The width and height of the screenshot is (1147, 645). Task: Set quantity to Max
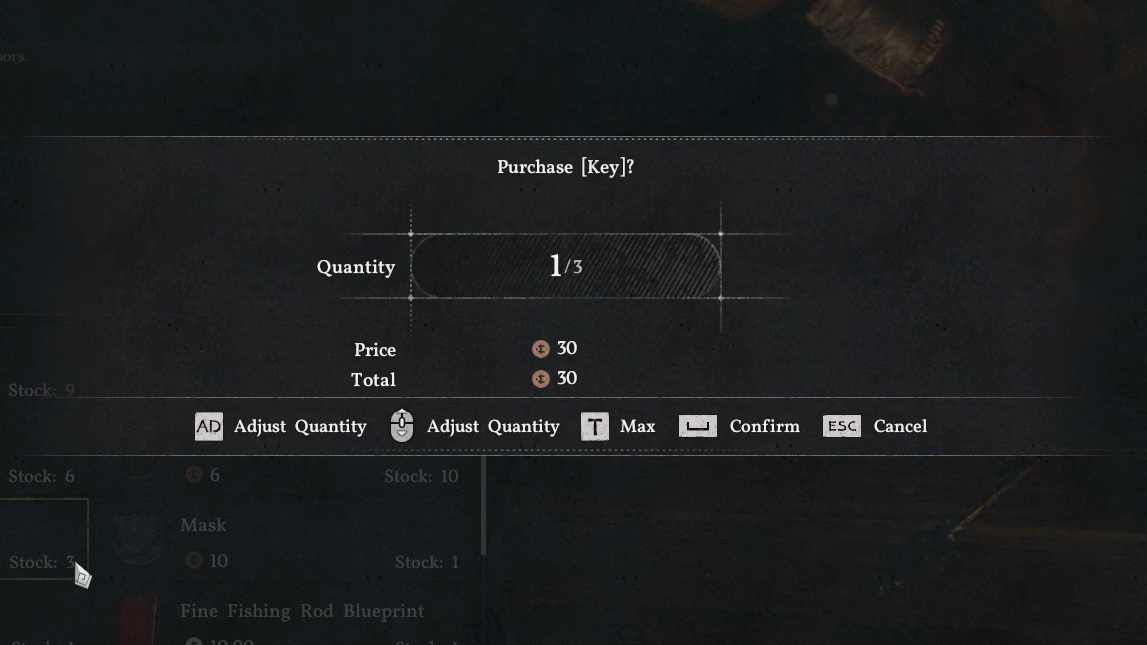pos(618,426)
